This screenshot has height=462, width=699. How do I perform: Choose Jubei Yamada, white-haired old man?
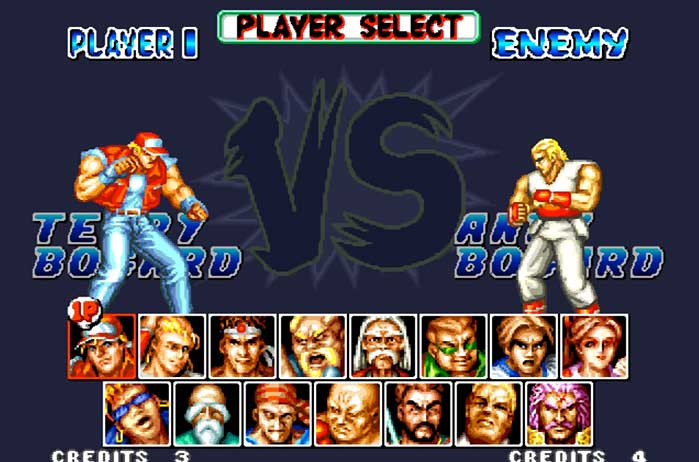pos(382,346)
